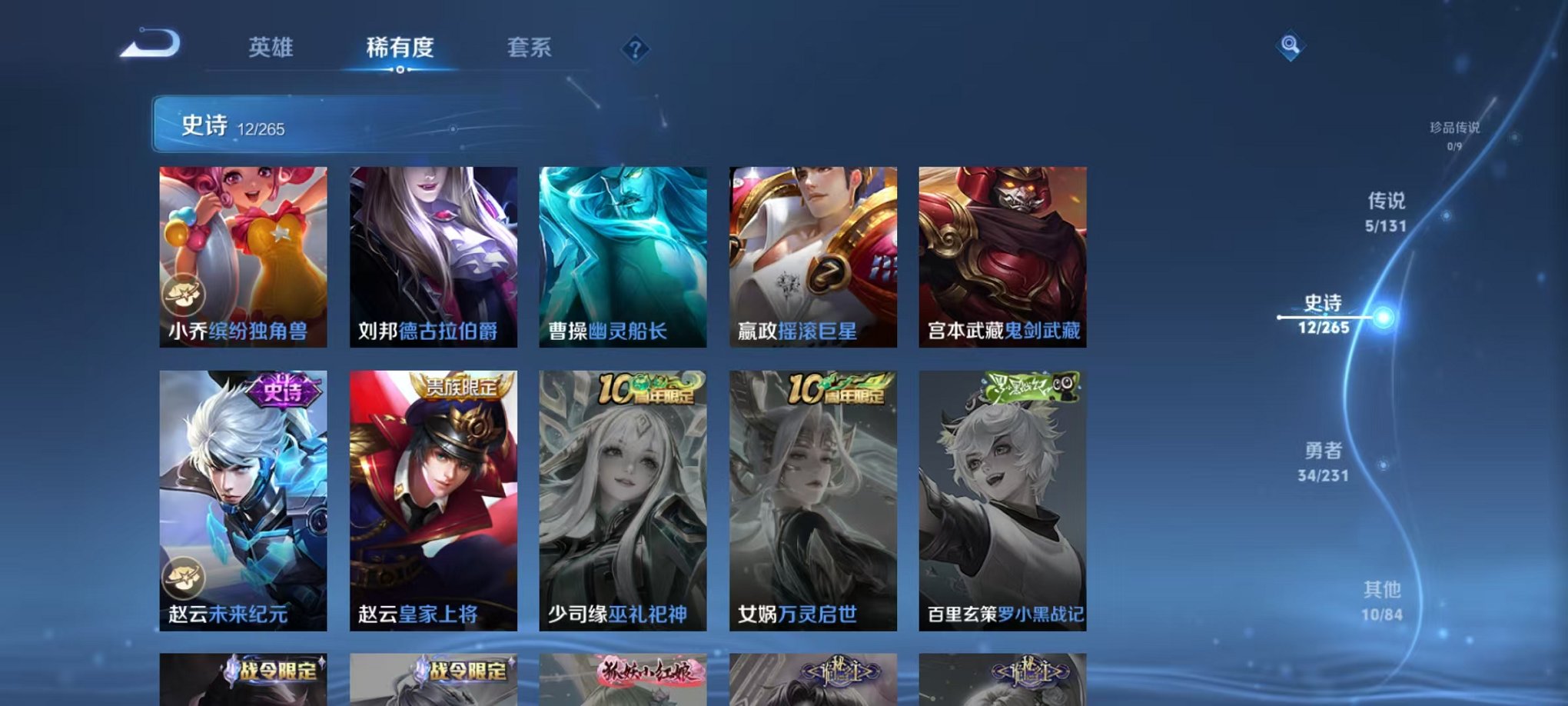Switch to the 英雄 tab
Screen dimensions: 1568x706
tap(270, 48)
